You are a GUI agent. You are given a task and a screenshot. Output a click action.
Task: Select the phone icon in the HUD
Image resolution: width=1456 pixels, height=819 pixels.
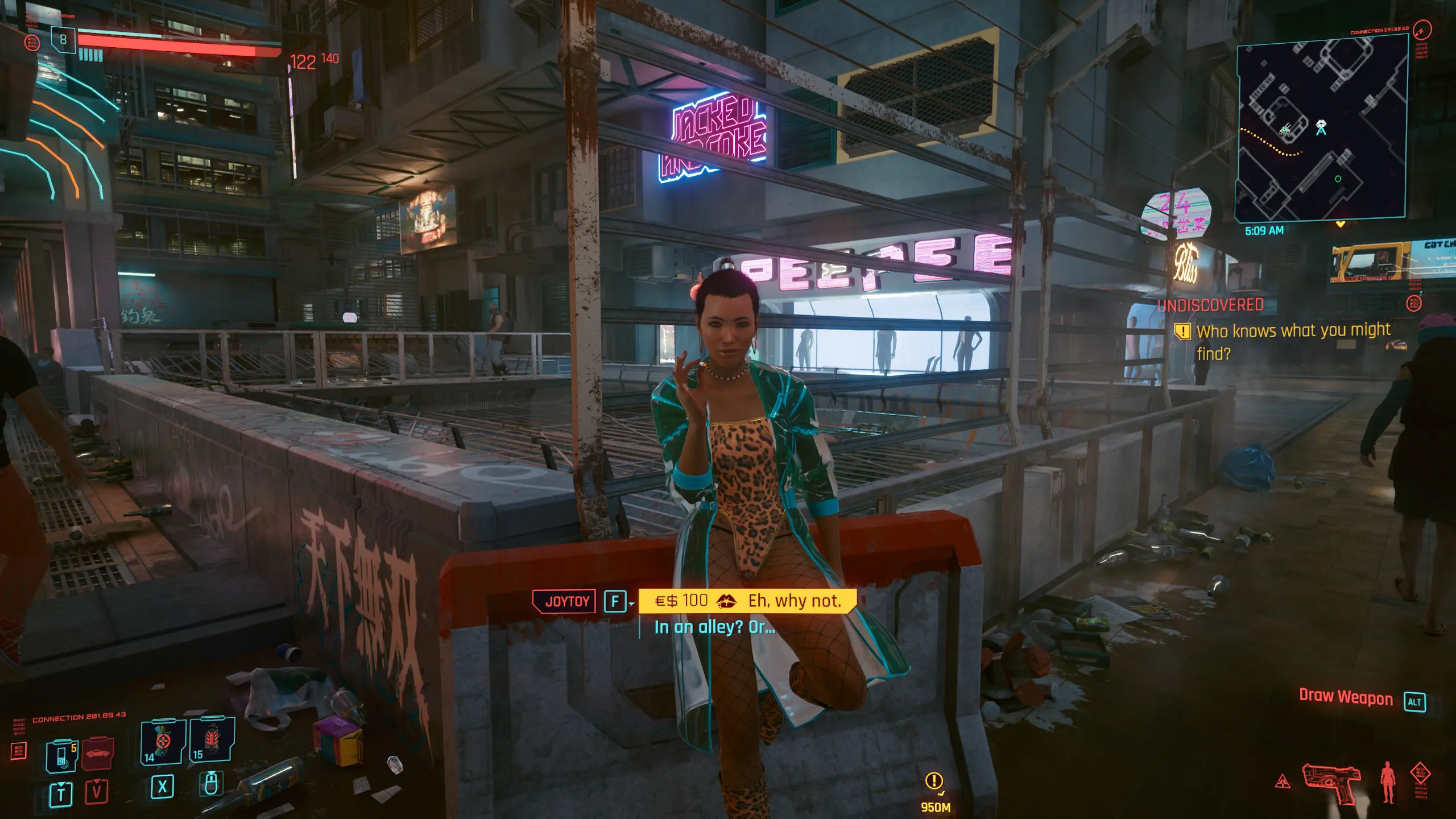(x=61, y=756)
